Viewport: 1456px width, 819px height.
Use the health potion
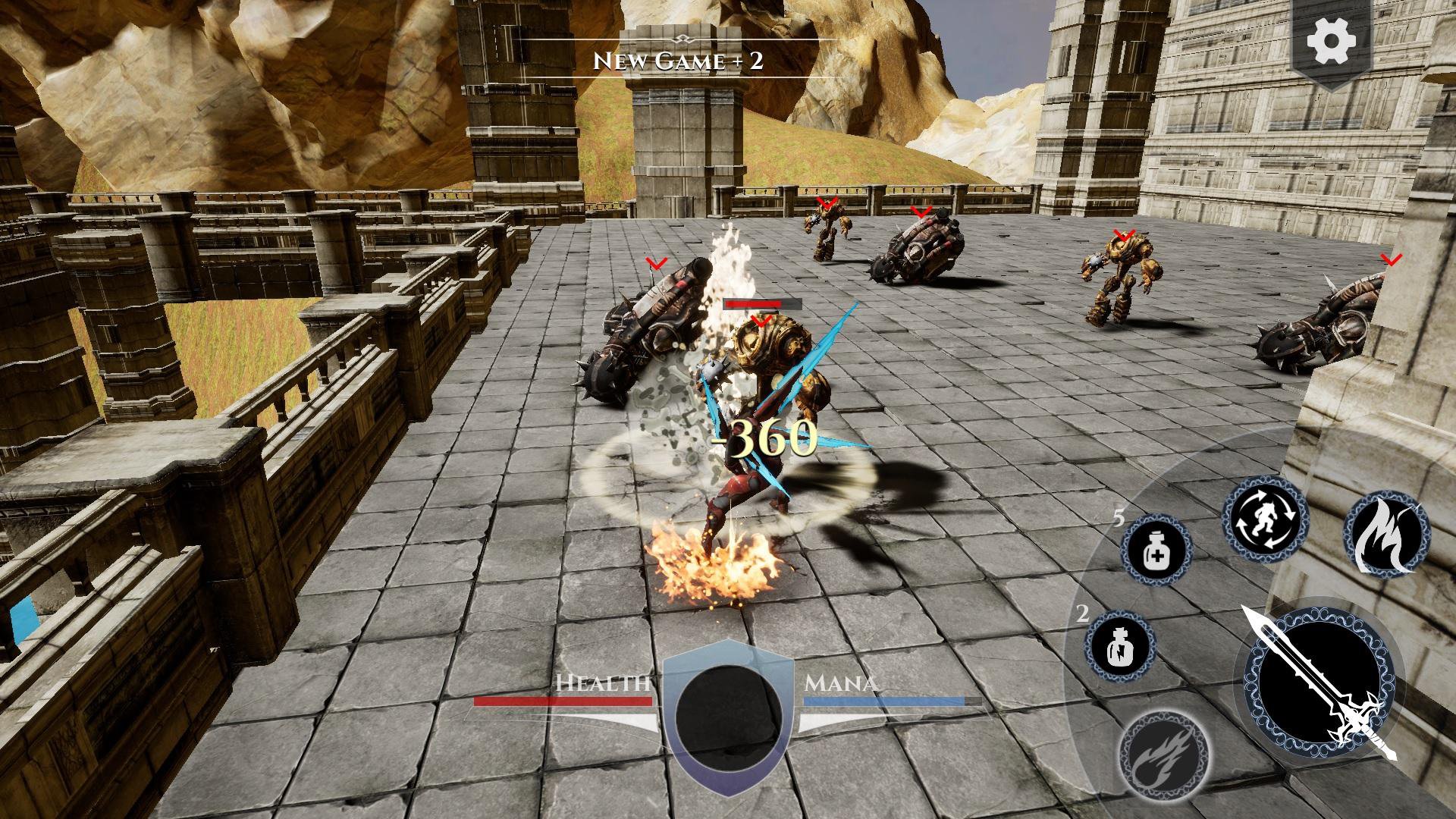[x=1155, y=550]
